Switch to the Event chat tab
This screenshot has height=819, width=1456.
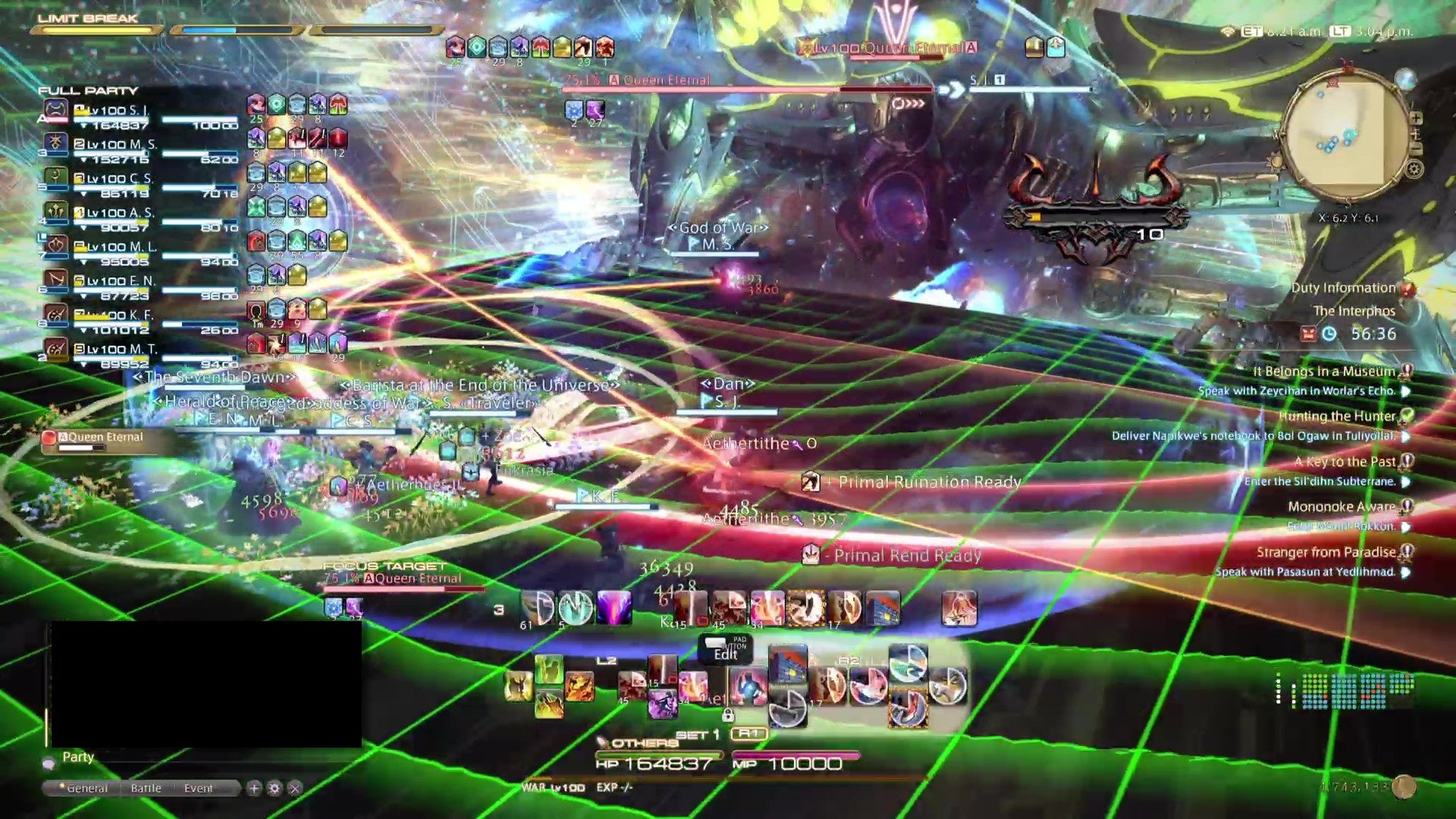pyautogui.click(x=199, y=789)
